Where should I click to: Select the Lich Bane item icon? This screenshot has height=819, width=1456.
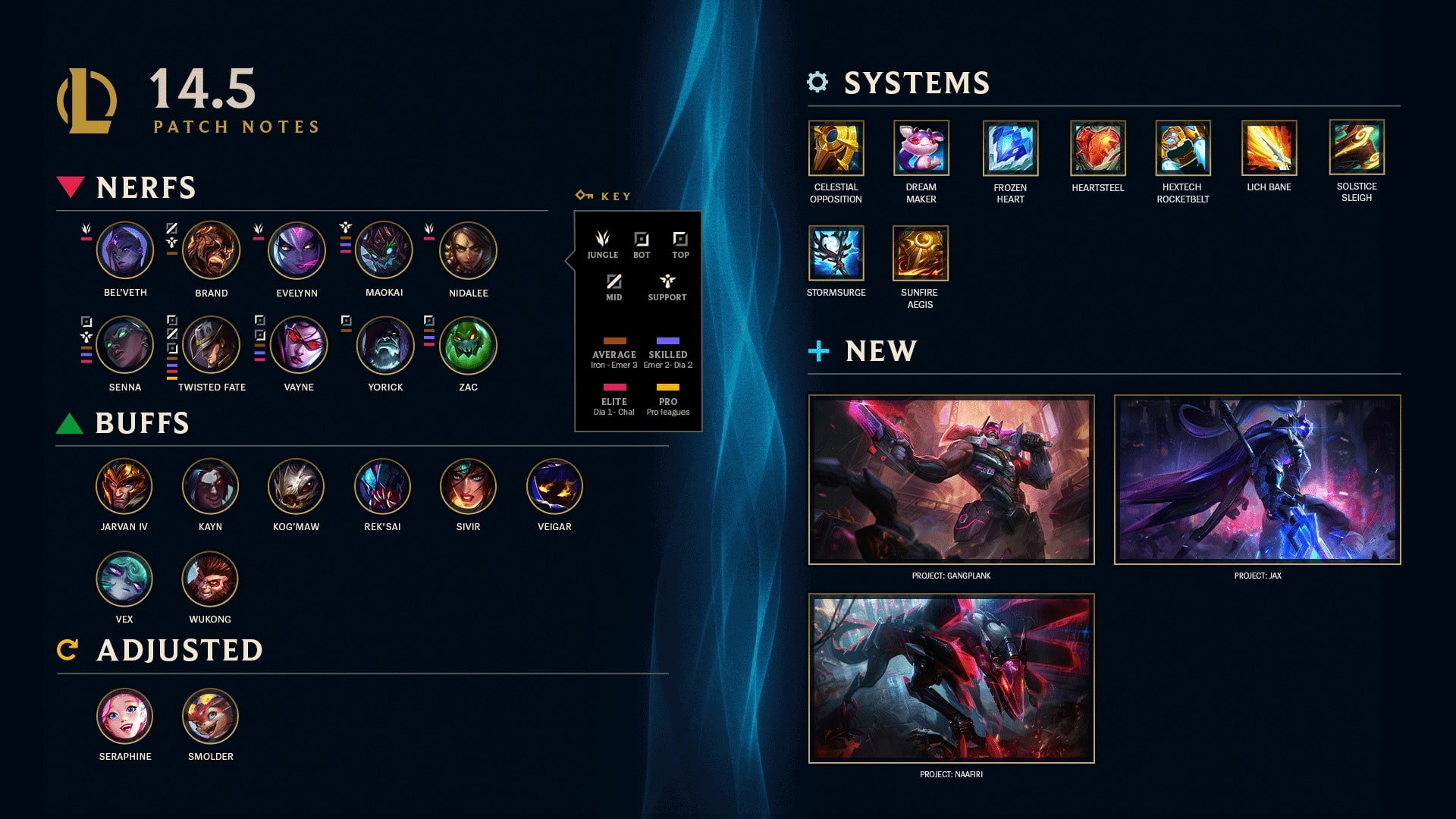[x=1269, y=148]
